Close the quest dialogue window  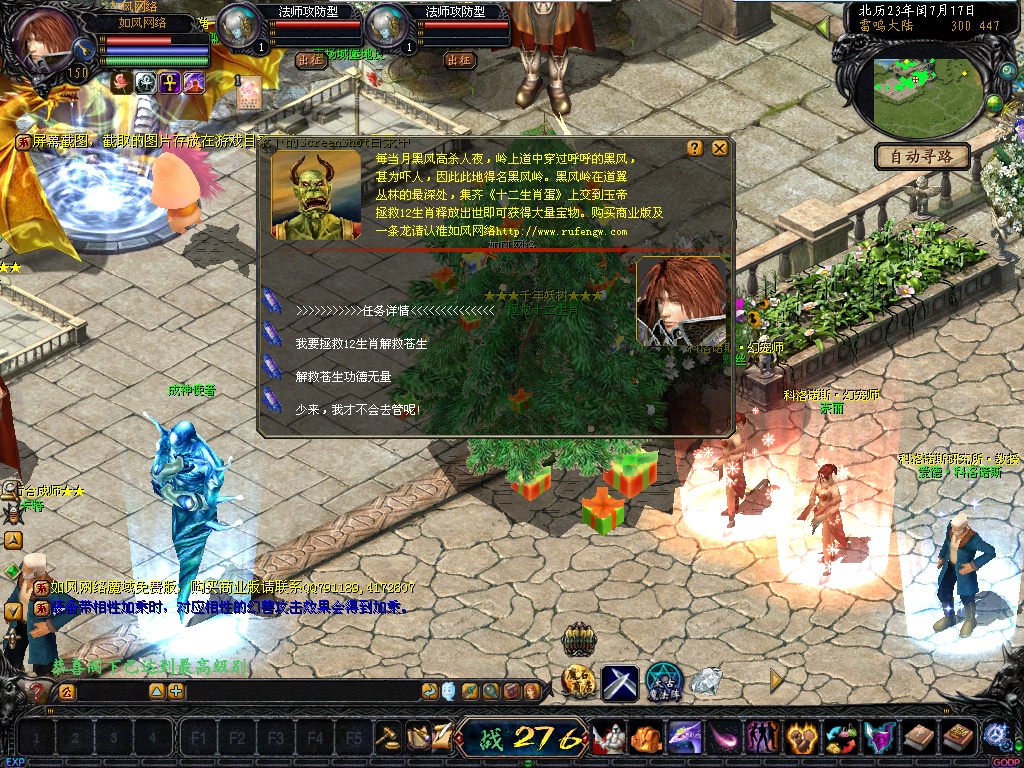click(x=719, y=148)
